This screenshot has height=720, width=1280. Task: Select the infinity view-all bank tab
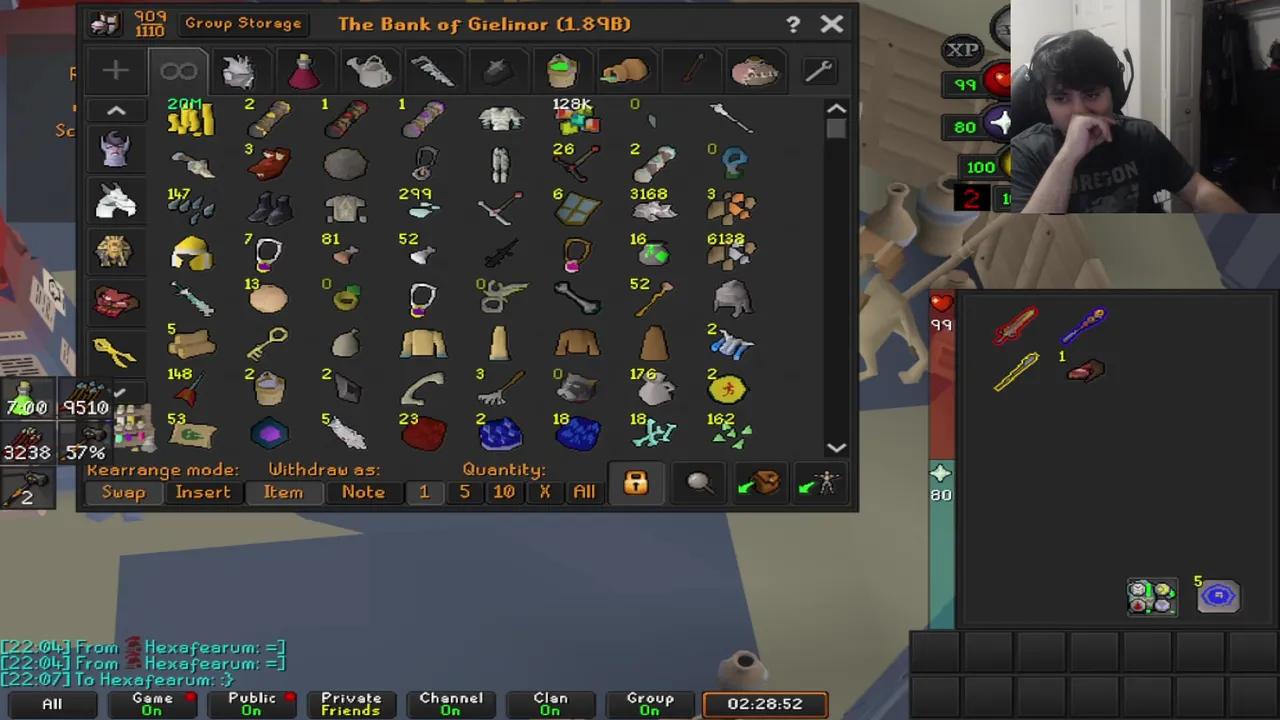click(x=178, y=70)
